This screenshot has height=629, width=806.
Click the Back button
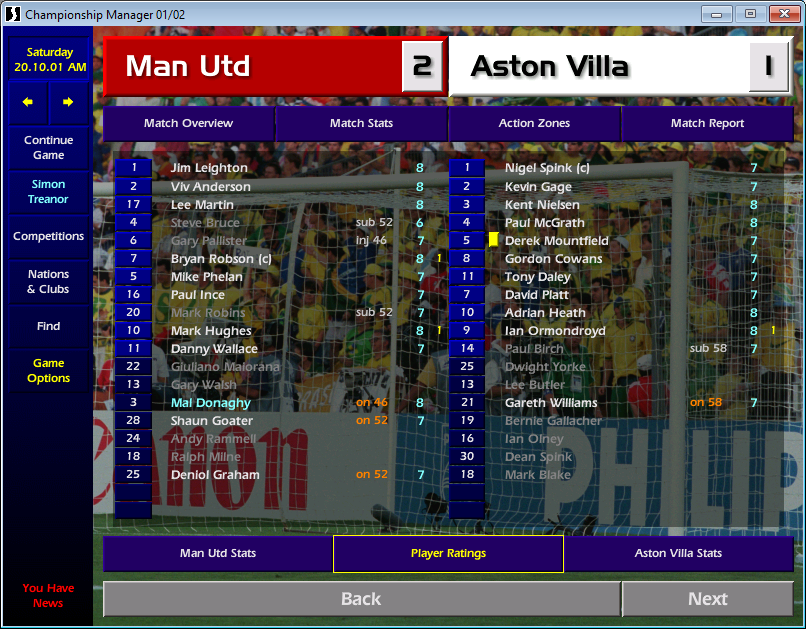[361, 599]
